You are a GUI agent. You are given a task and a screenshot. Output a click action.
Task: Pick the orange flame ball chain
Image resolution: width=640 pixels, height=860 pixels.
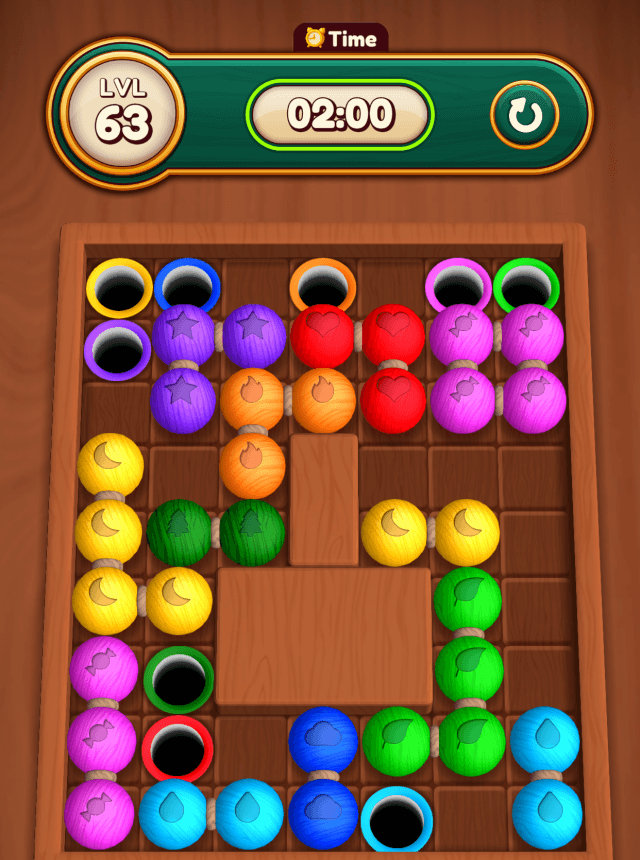click(x=253, y=397)
